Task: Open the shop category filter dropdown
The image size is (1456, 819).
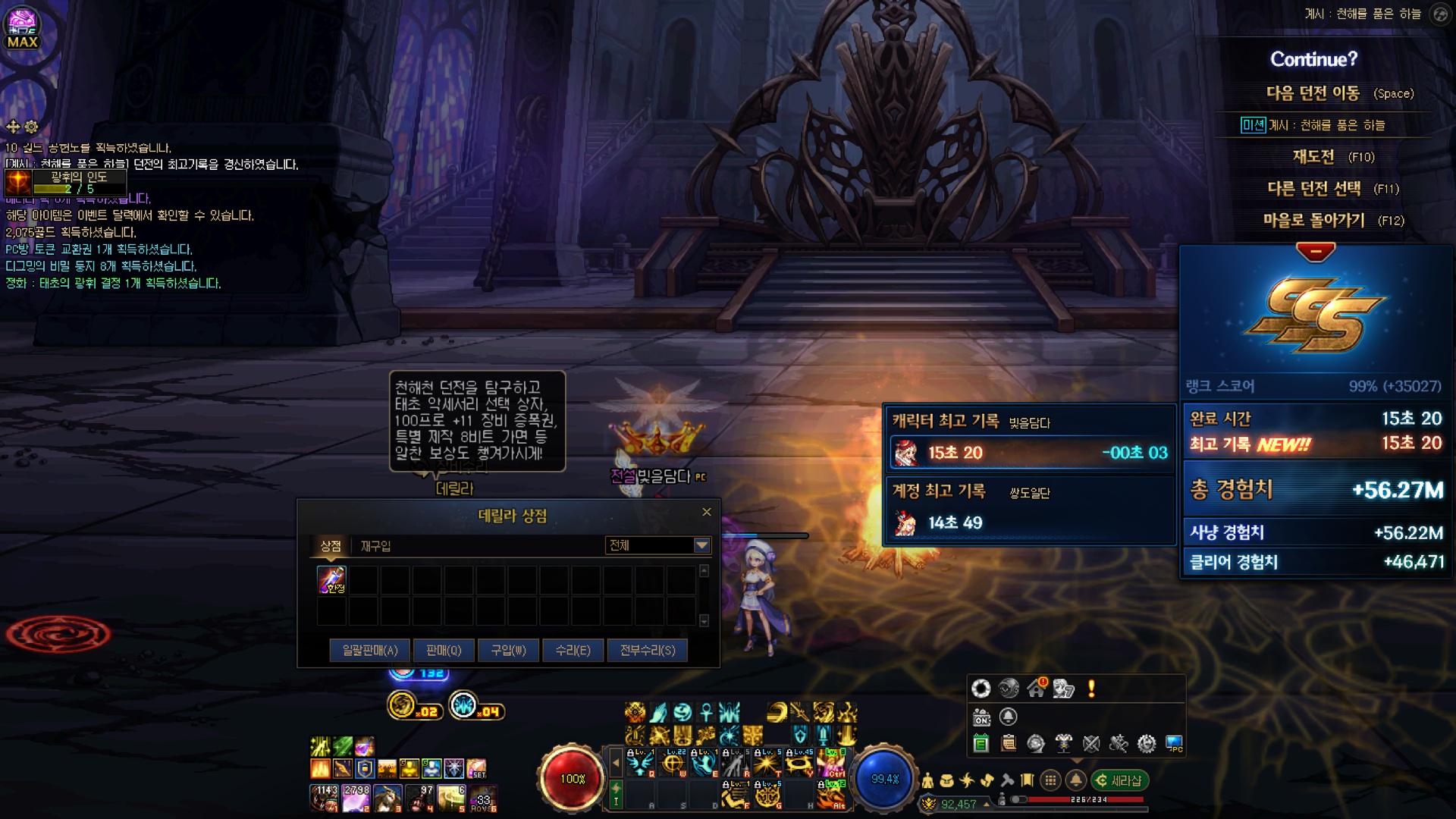Action: [702, 545]
